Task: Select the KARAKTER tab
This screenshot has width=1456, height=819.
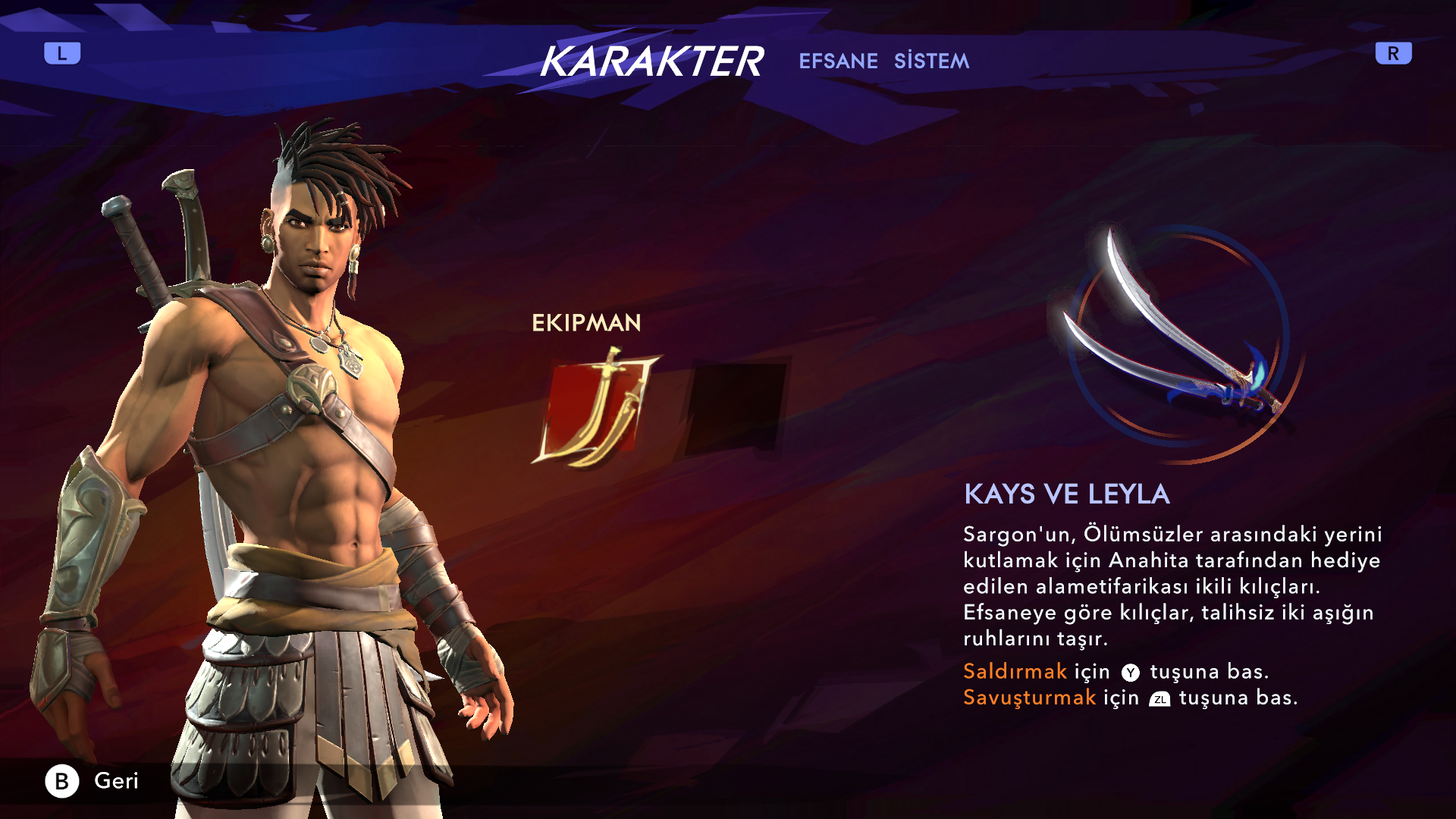Action: (x=651, y=61)
